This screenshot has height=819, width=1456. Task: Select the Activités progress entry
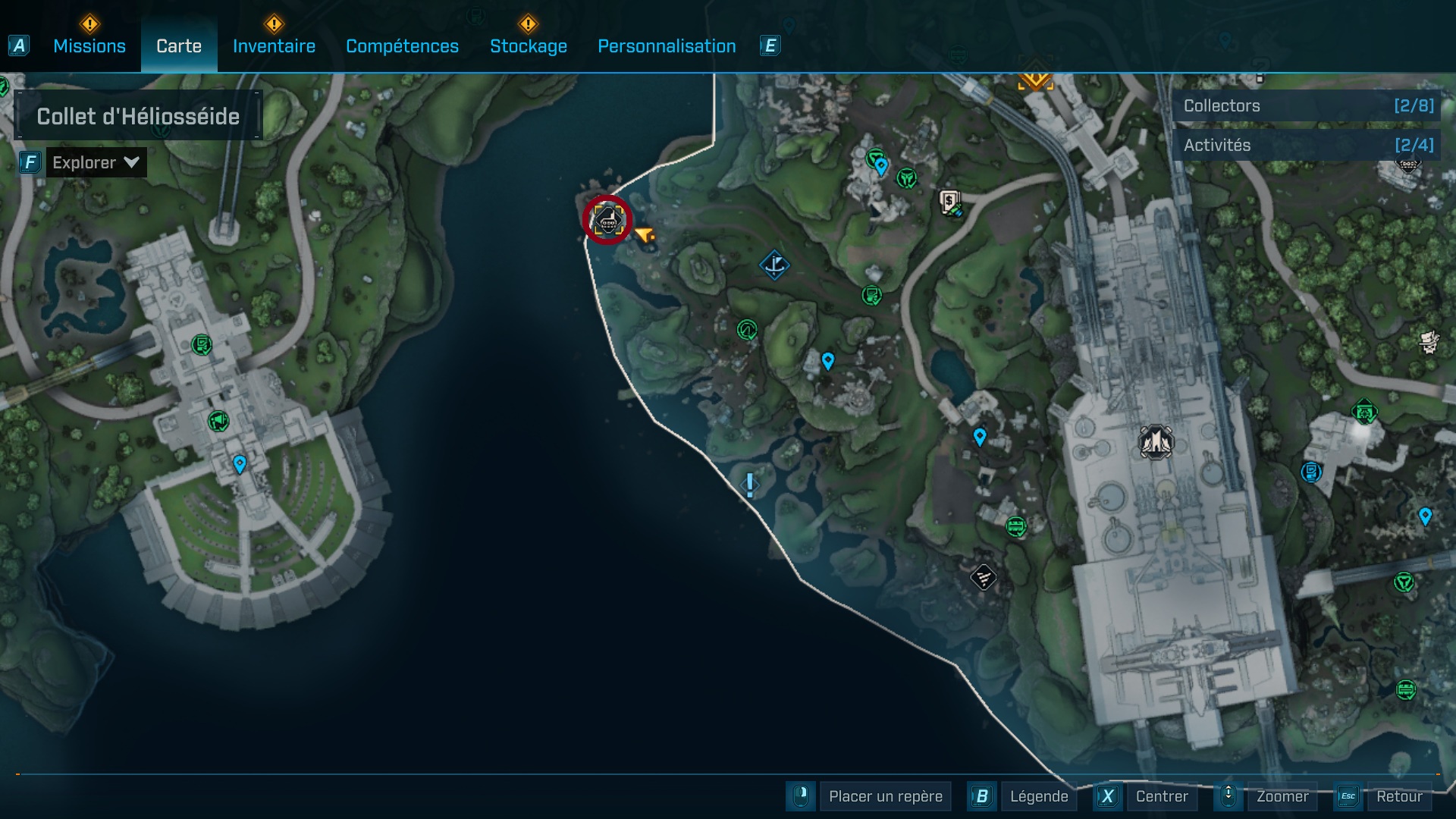click(1307, 145)
